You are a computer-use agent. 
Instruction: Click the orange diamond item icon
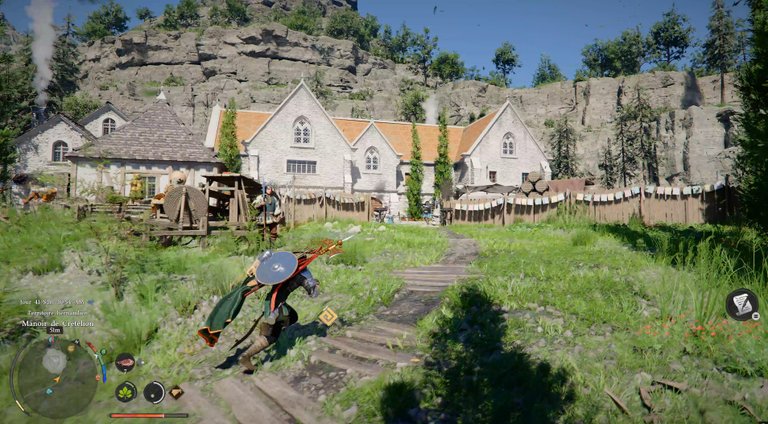pyautogui.click(x=177, y=393)
